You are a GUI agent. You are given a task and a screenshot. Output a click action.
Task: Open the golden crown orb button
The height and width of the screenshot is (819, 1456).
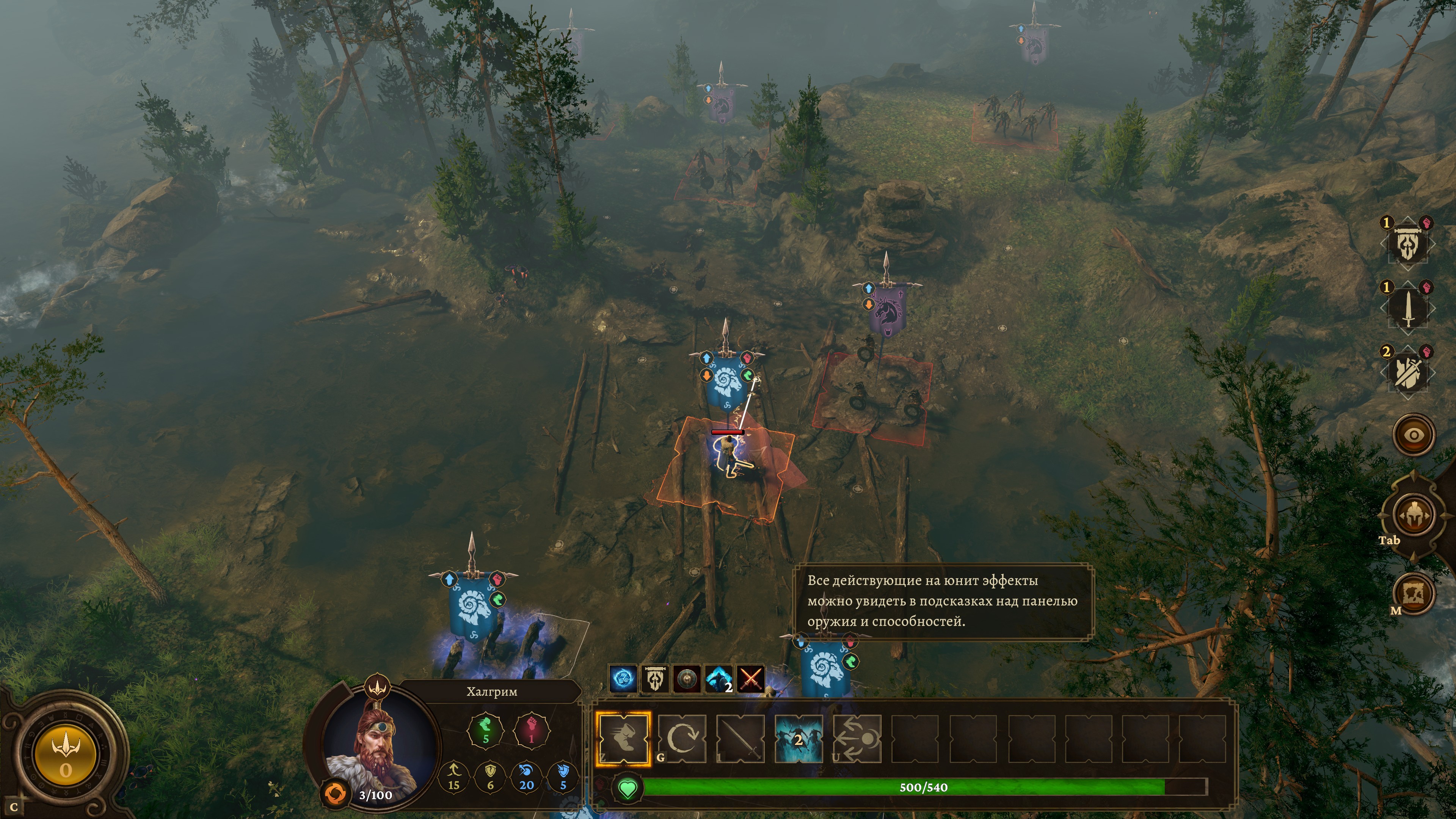coord(66,755)
